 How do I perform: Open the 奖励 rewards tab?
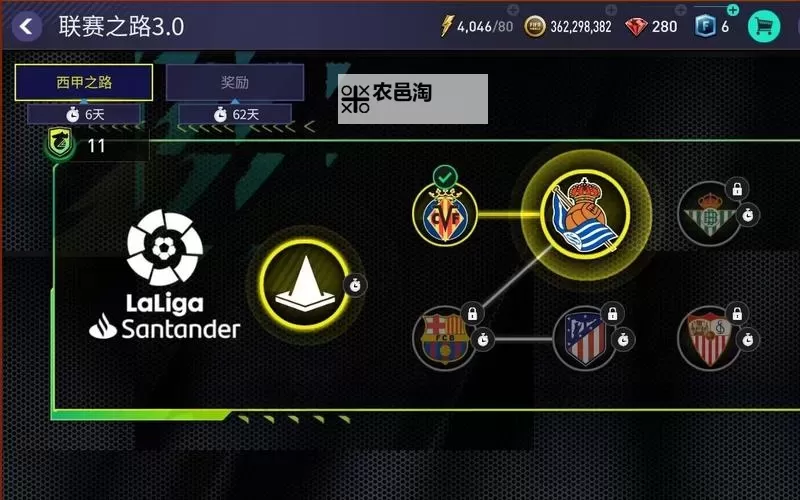(235, 83)
